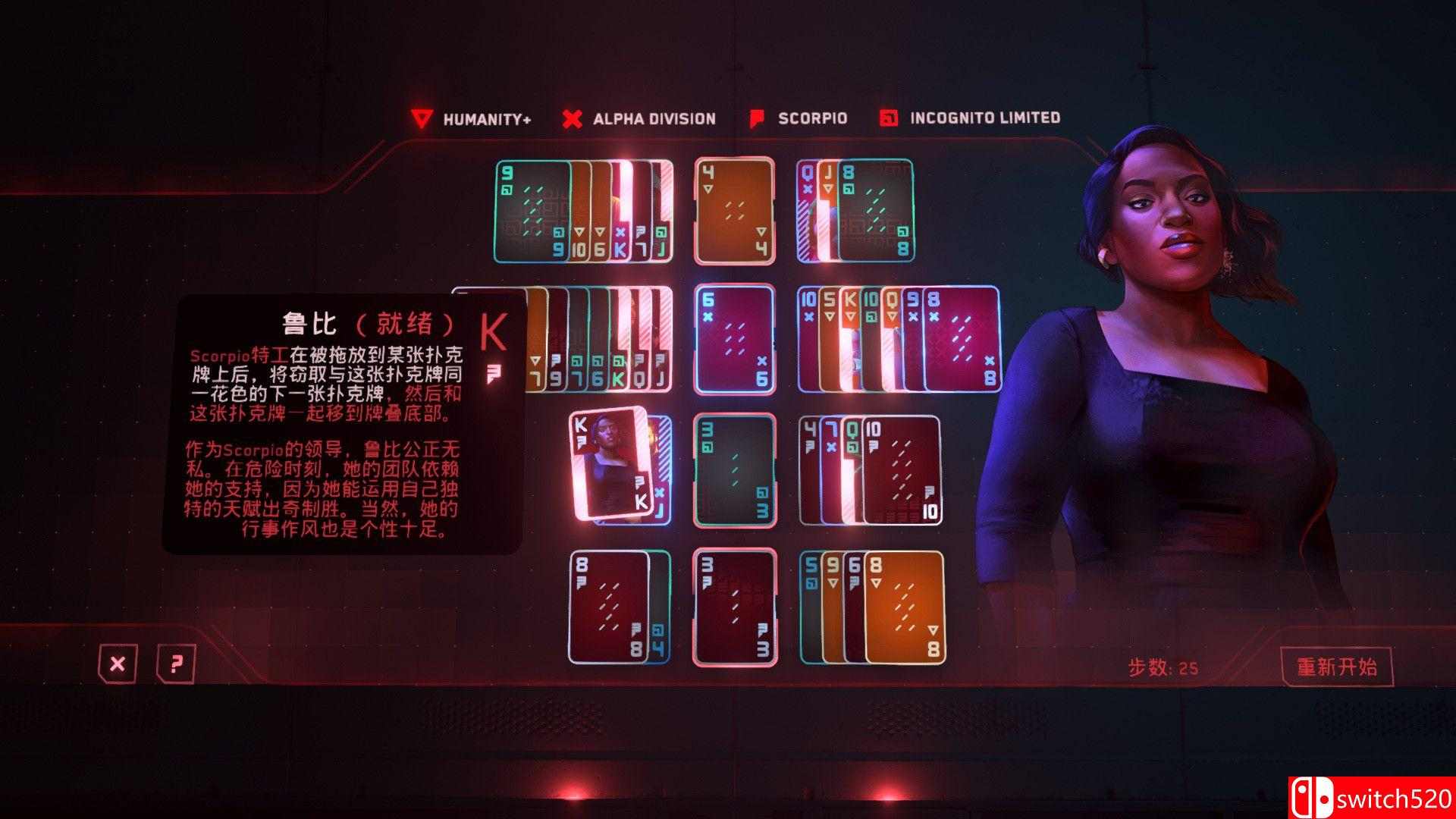
Task: Open help using the question mark icon
Action: point(176,664)
